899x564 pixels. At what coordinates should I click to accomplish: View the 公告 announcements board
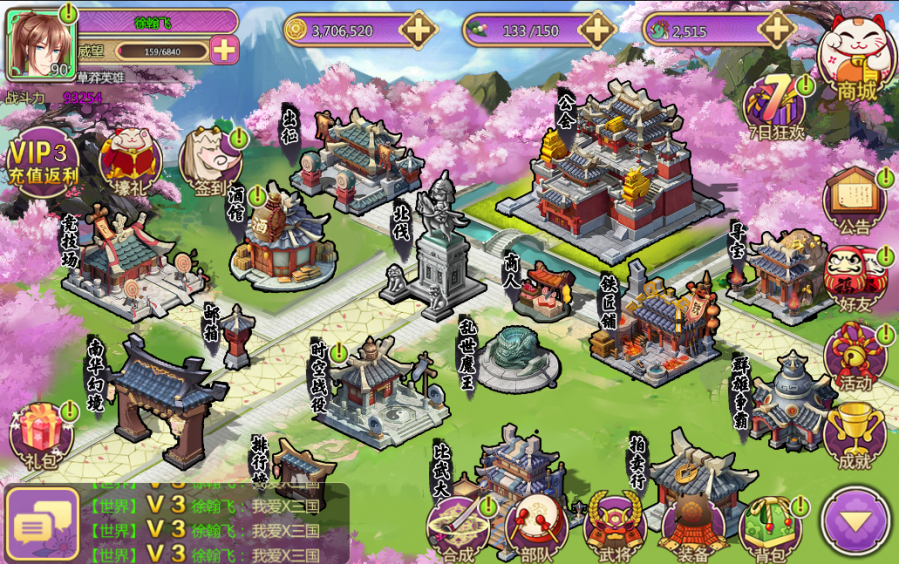855,201
